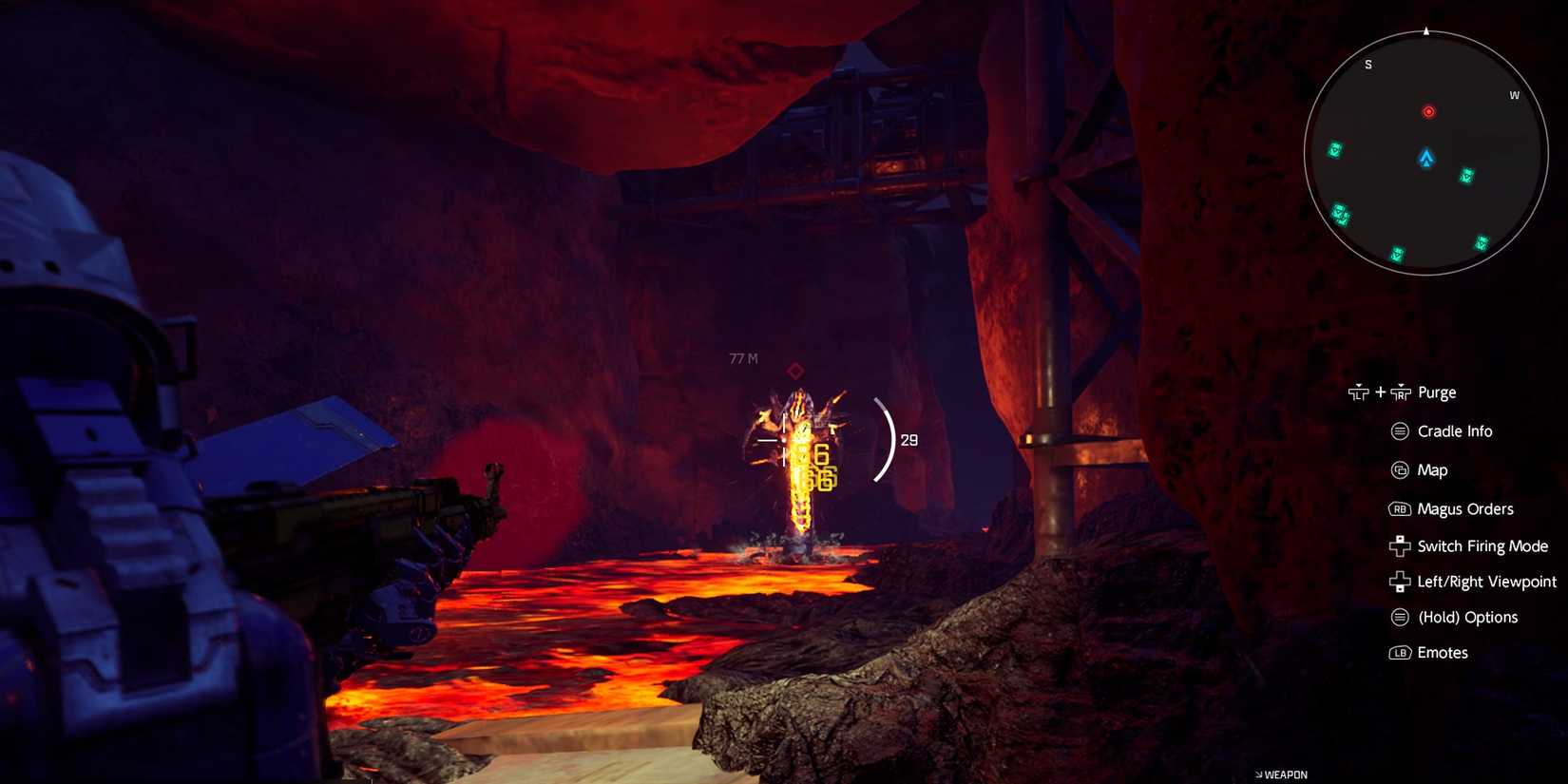Select the LB icon next to Emotes
The image size is (1568, 784).
[x=1400, y=653]
